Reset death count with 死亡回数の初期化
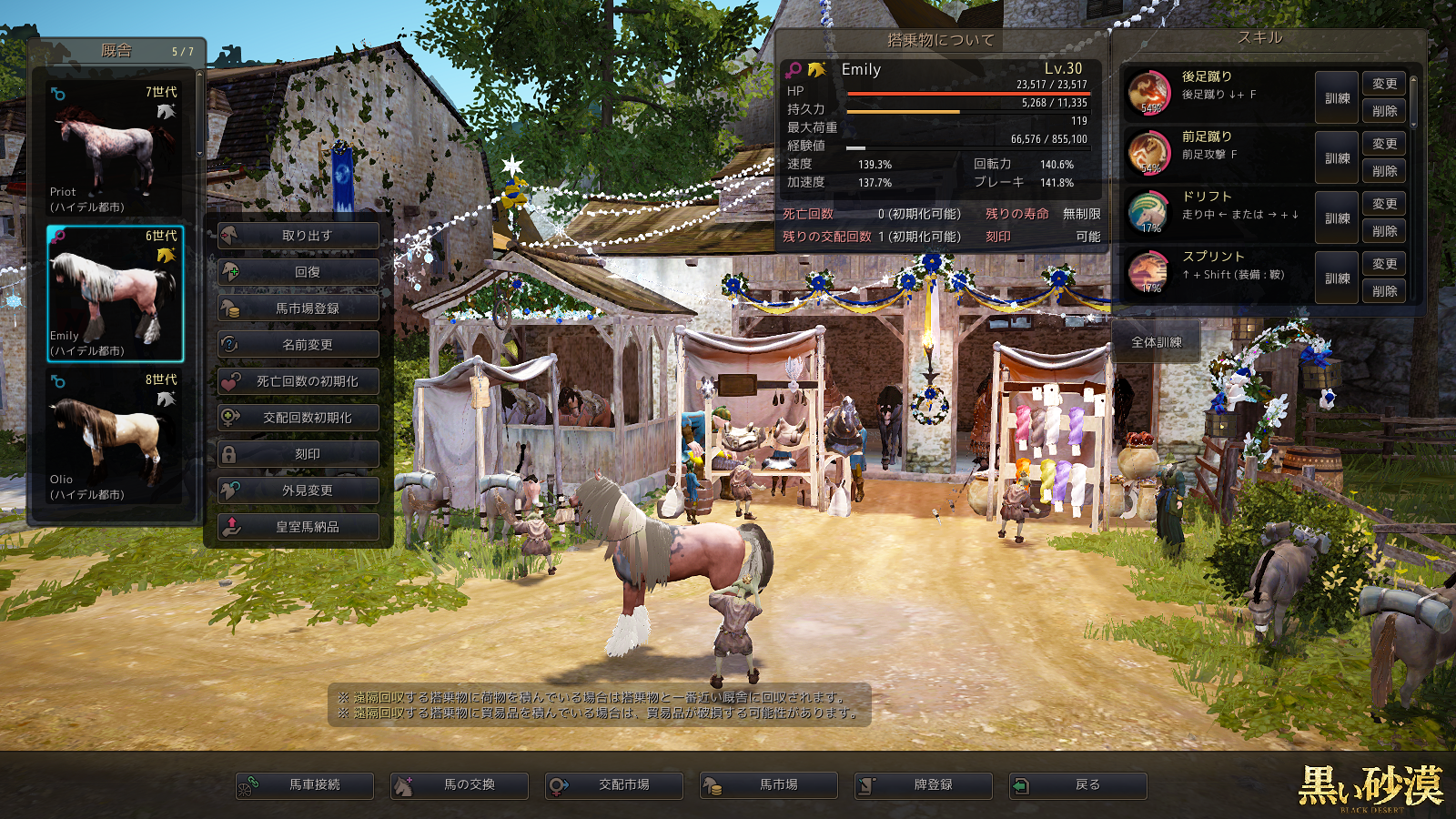The height and width of the screenshot is (819, 1456). click(x=298, y=381)
